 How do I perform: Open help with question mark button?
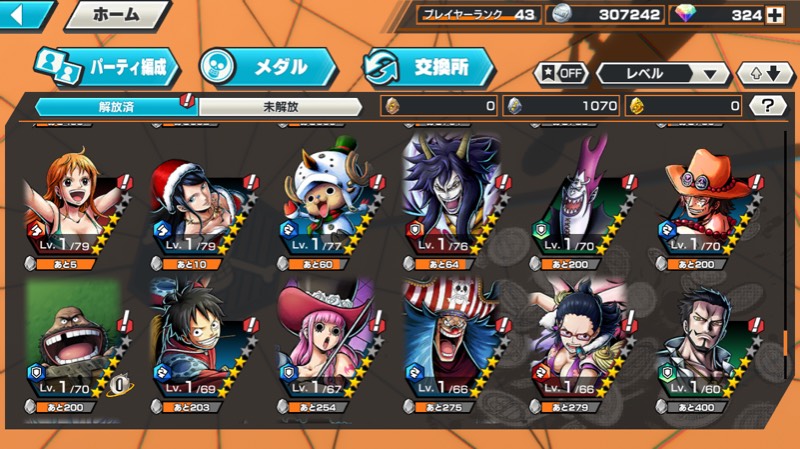pyautogui.click(x=767, y=105)
